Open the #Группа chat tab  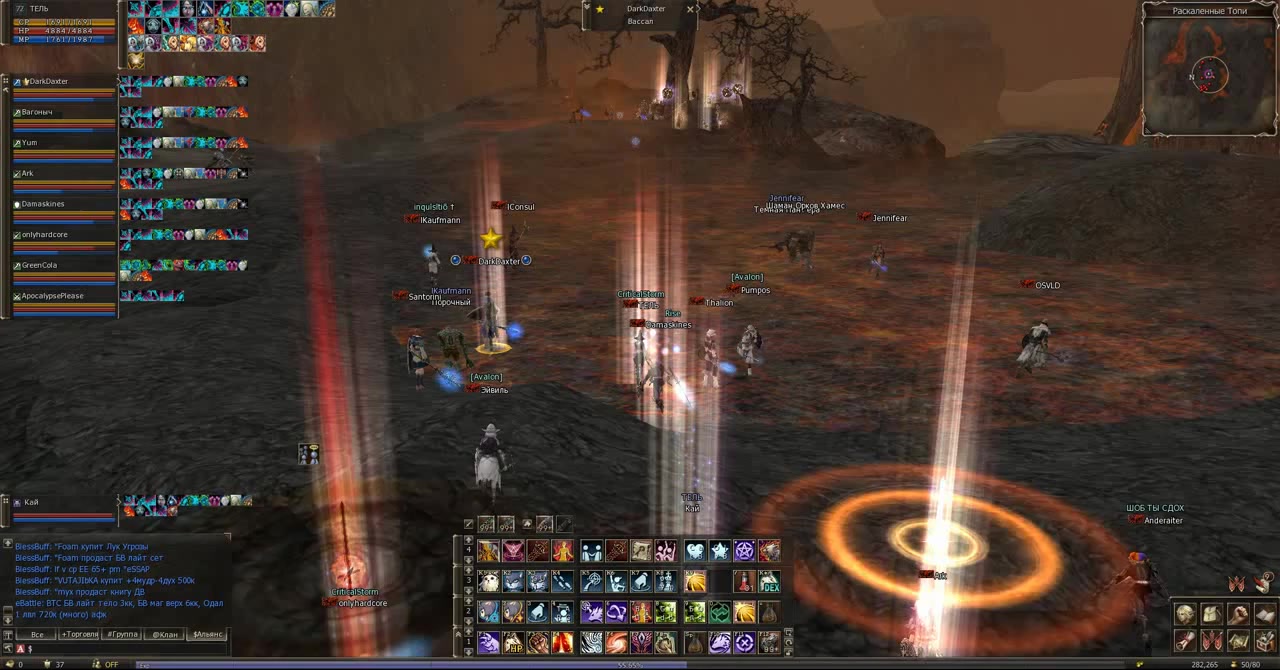pos(122,635)
